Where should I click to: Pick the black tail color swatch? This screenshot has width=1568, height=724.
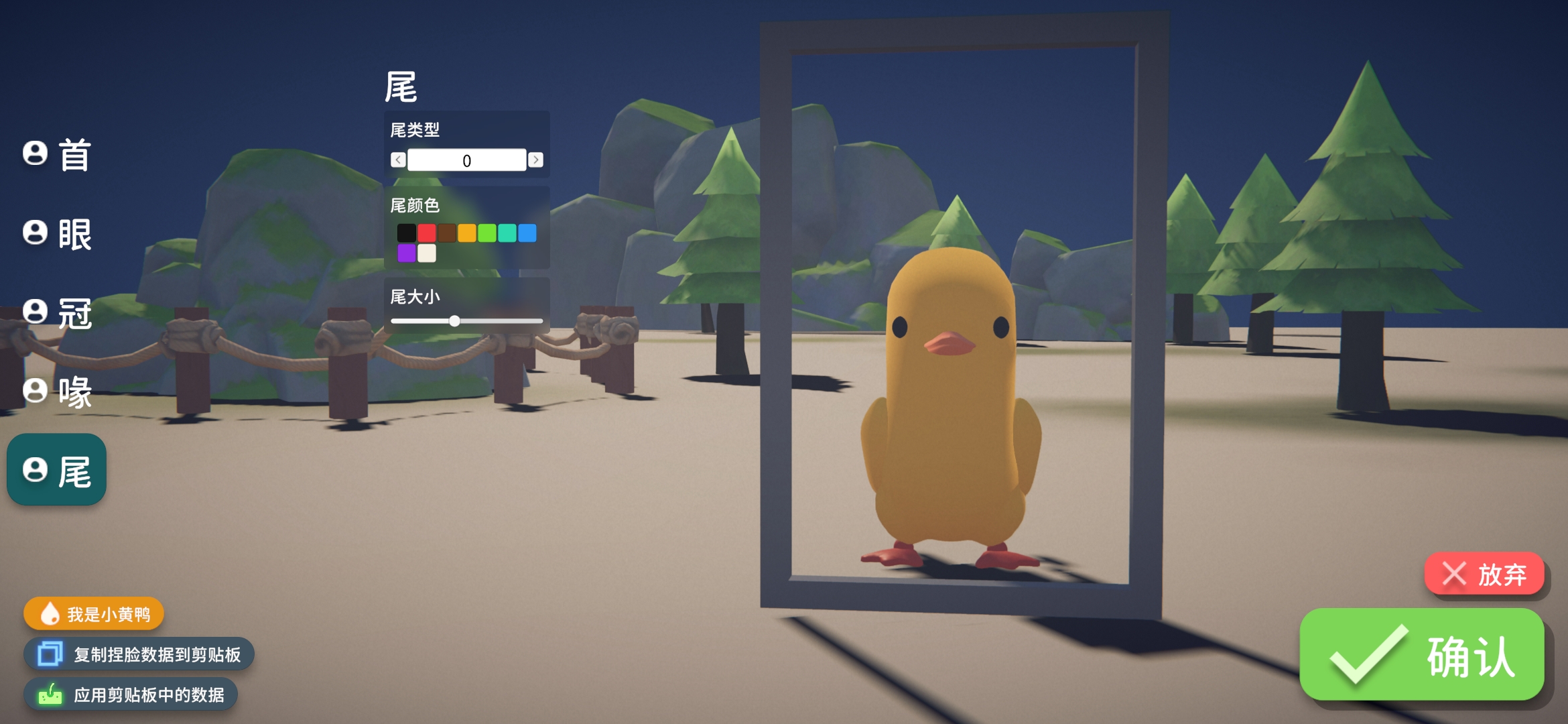406,233
